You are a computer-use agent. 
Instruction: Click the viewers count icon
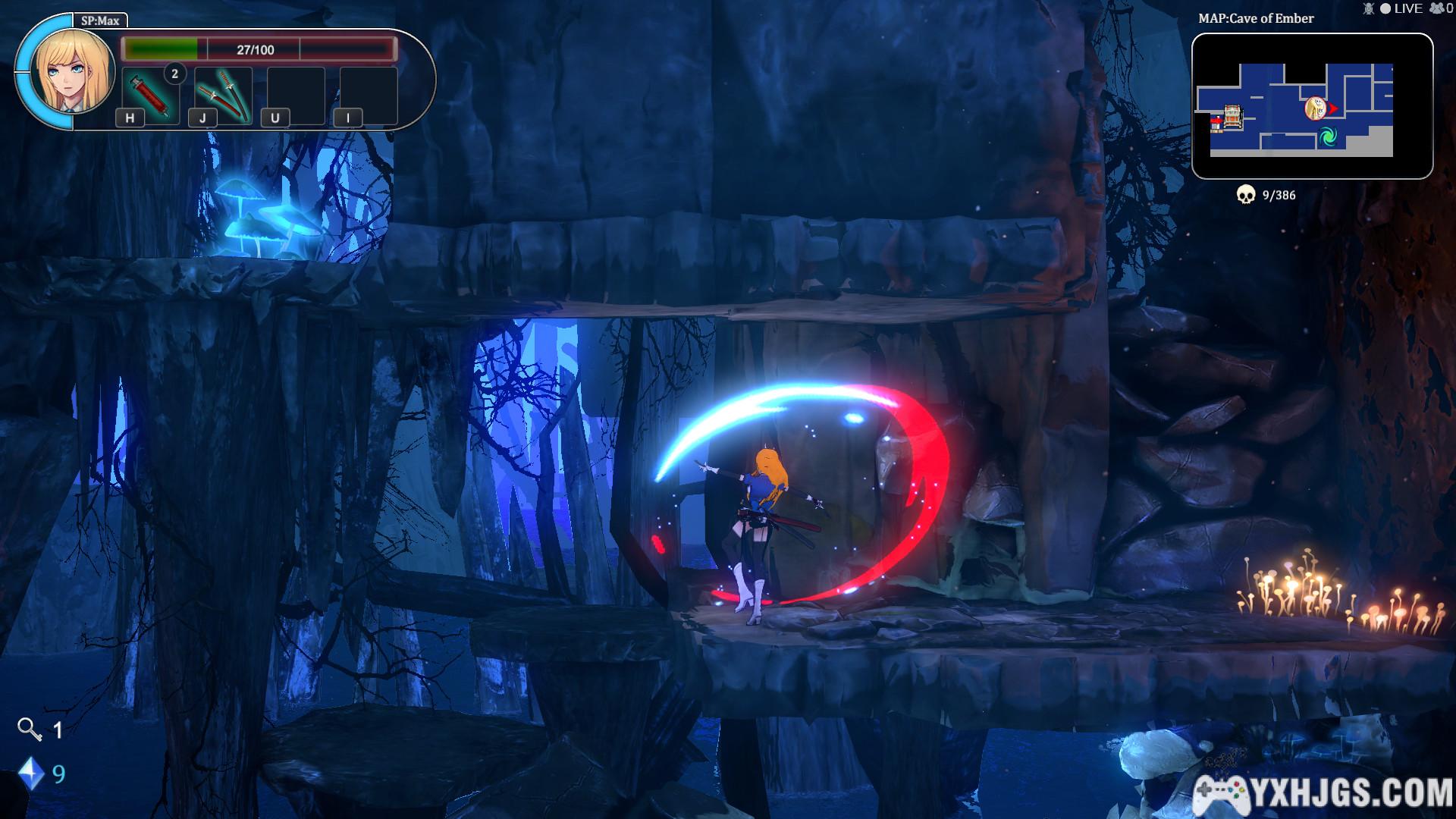click(1437, 8)
